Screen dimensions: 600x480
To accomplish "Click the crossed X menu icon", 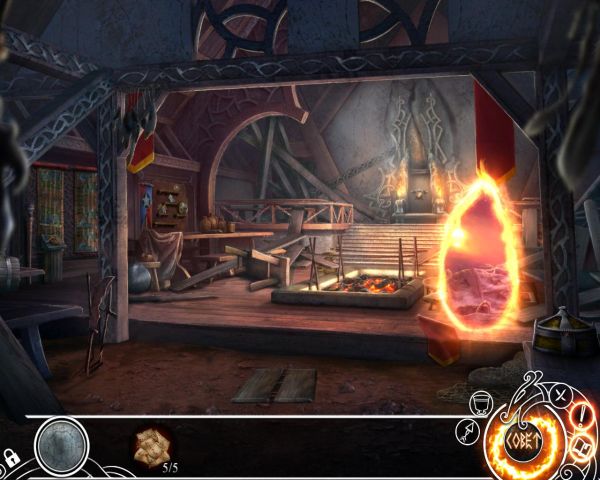I will (x=561, y=394).
